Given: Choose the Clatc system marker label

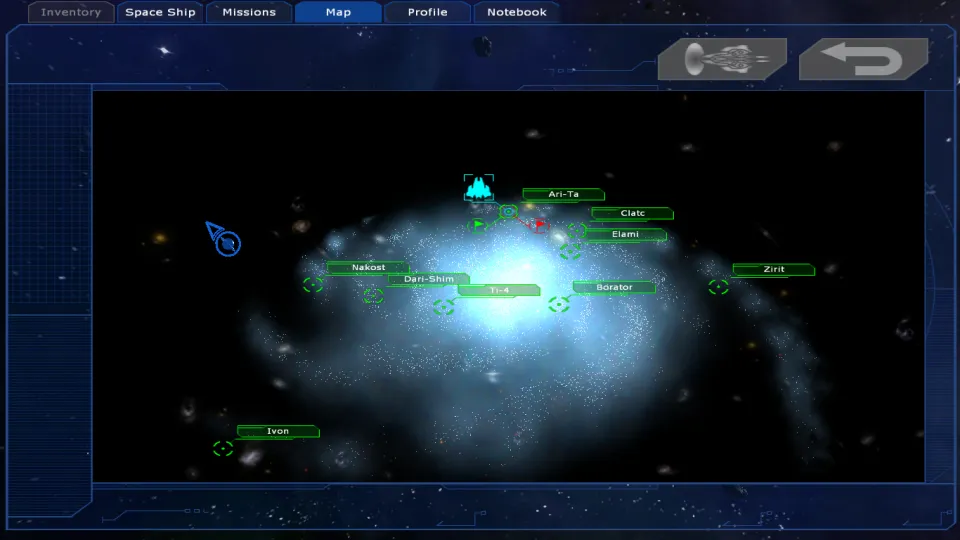Looking at the screenshot, I should [x=632, y=213].
